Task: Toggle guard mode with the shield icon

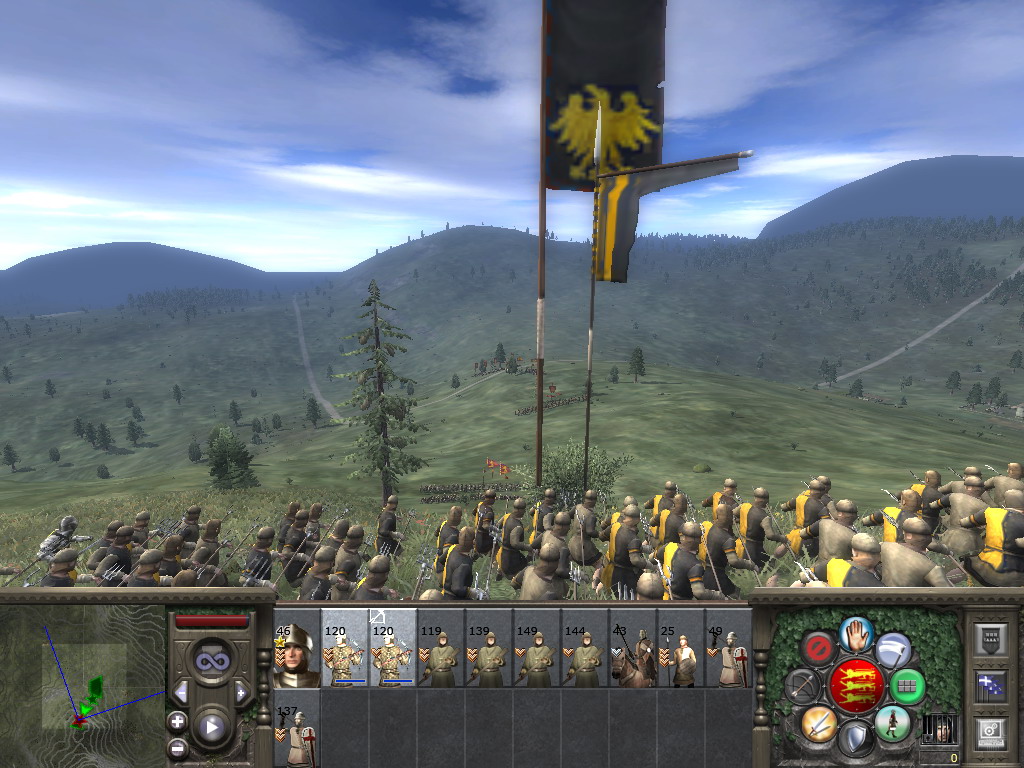Action: tap(856, 738)
